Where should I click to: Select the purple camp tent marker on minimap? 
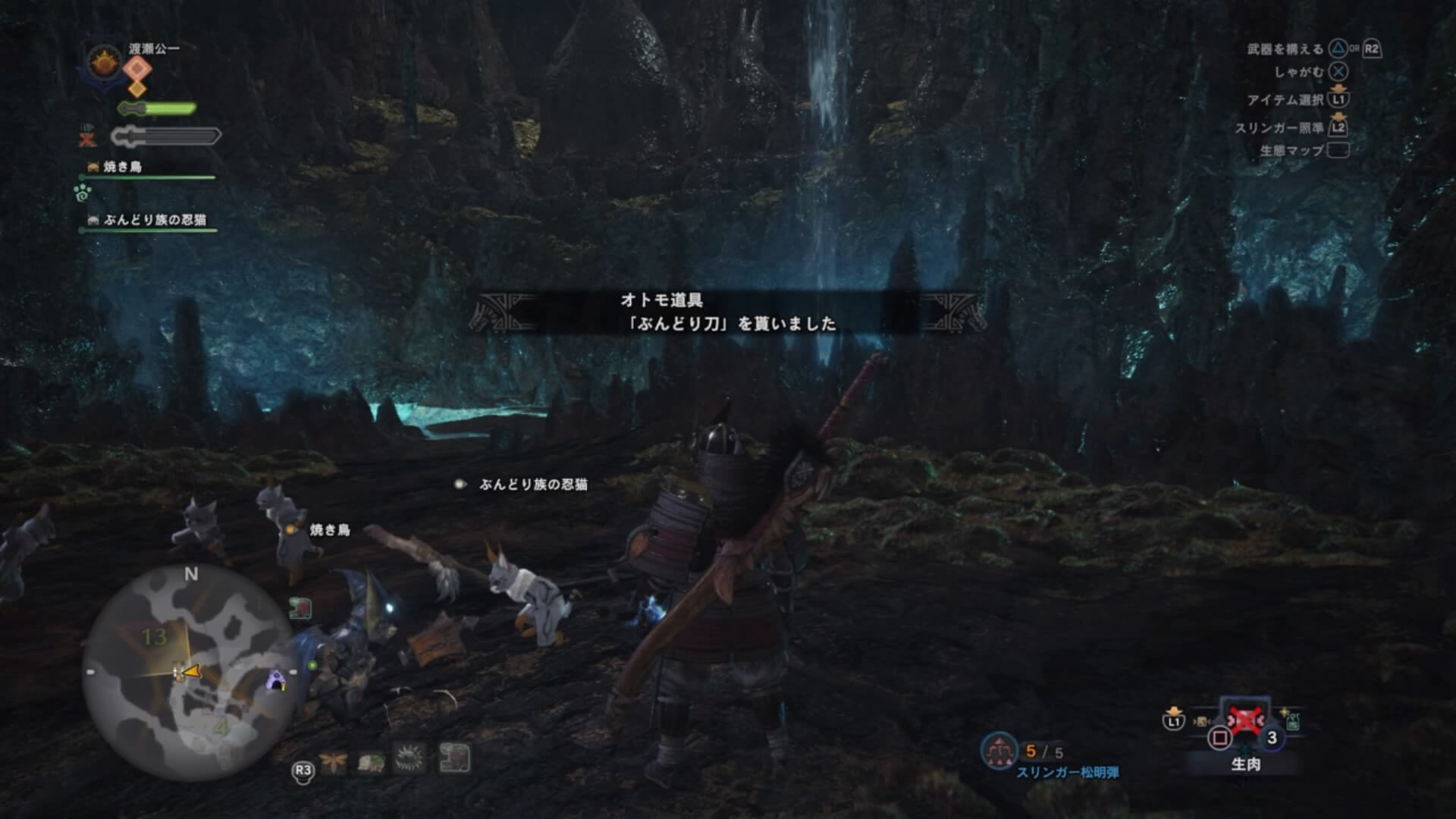278,681
